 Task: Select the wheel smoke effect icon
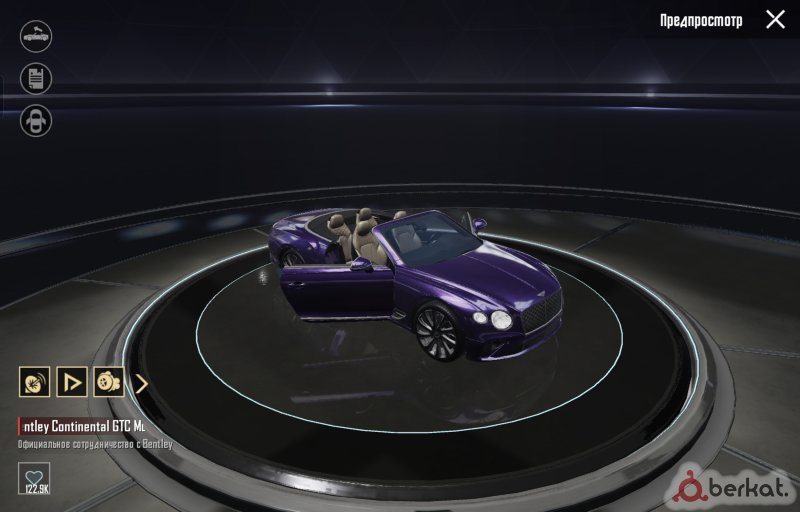pyautogui.click(x=108, y=382)
